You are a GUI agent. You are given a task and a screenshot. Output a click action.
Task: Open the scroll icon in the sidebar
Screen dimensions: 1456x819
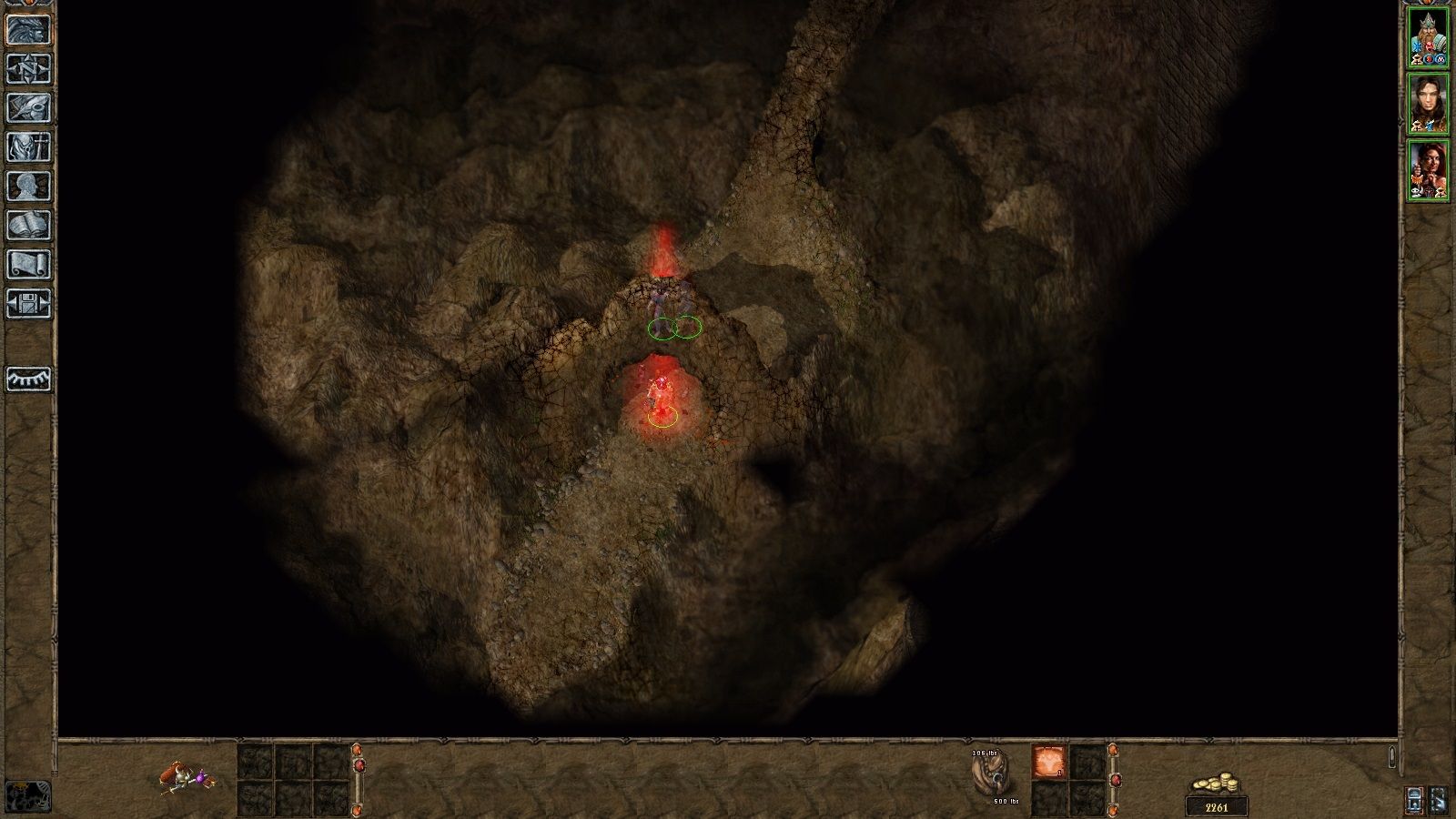pos(28,264)
